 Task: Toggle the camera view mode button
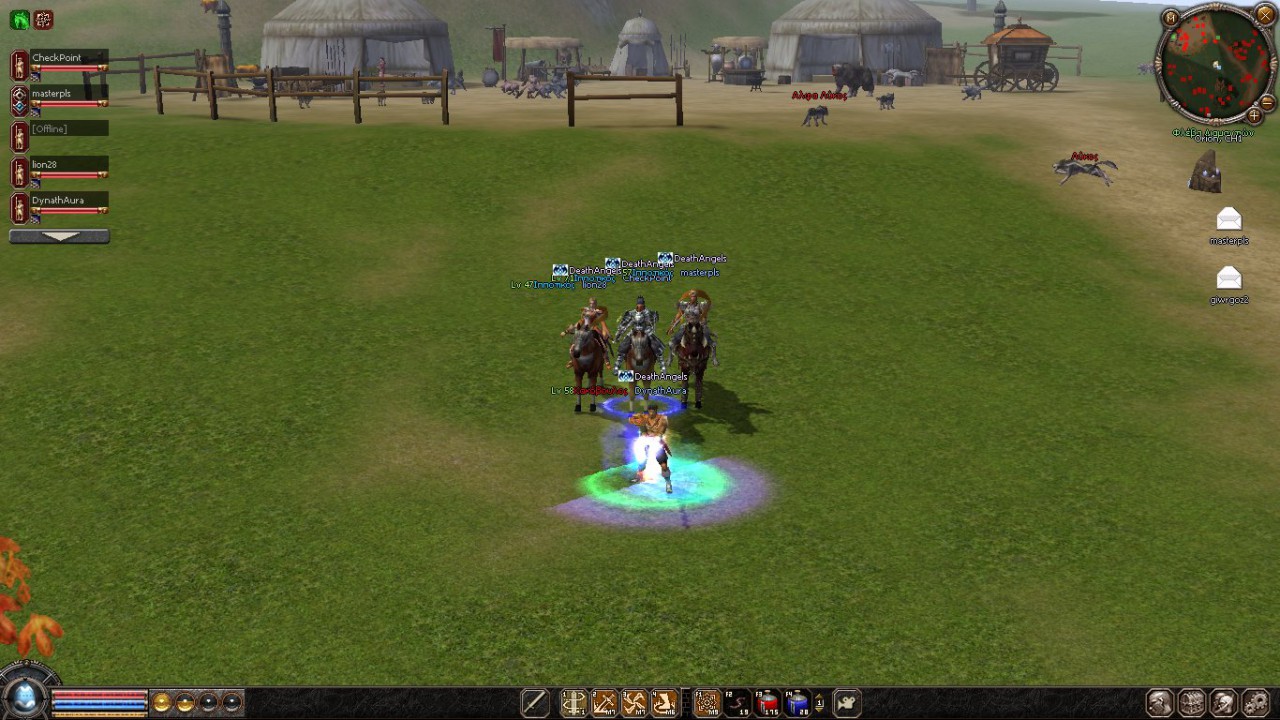846,704
